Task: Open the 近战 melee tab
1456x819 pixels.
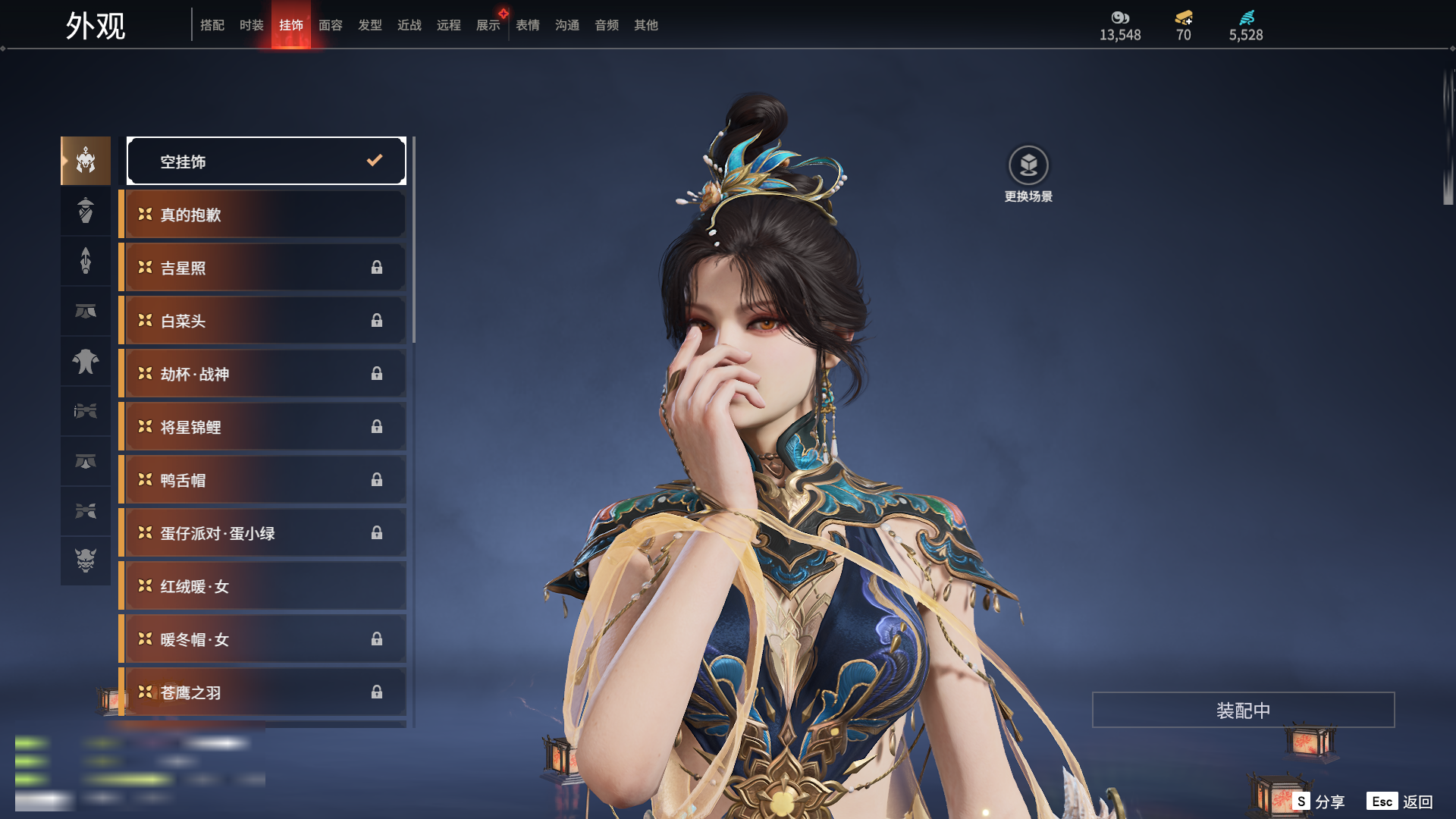Action: pos(409,25)
